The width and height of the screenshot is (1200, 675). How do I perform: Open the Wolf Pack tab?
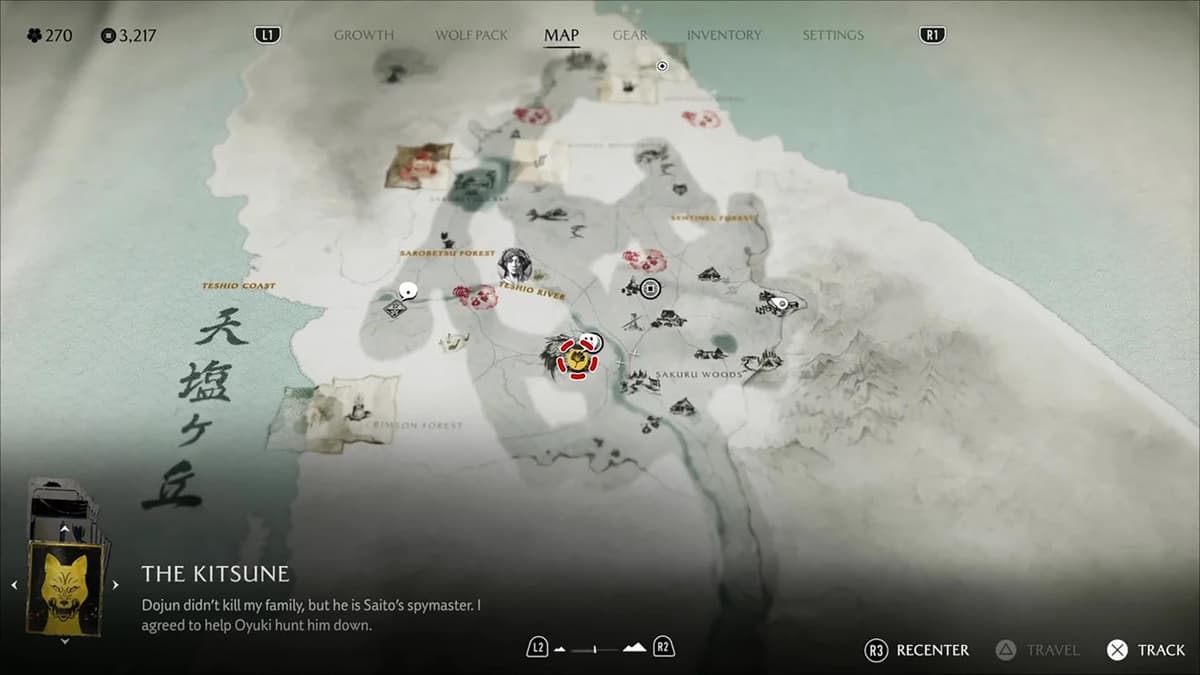click(471, 35)
